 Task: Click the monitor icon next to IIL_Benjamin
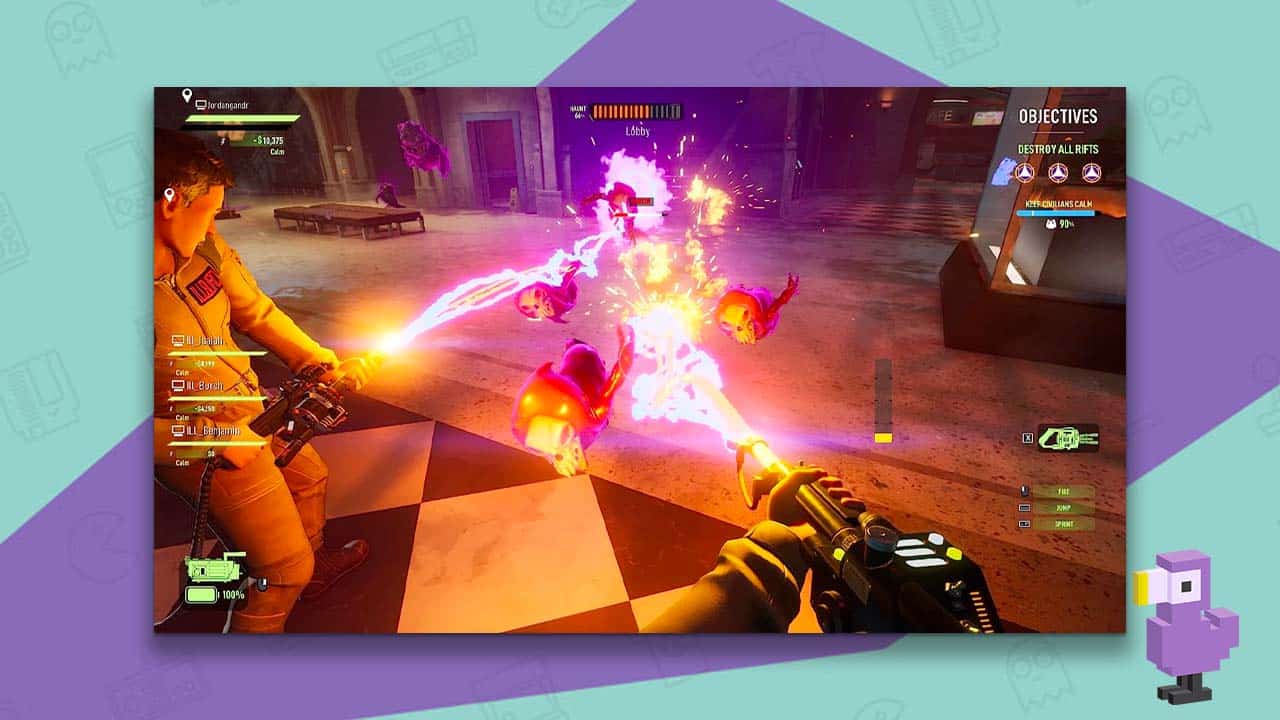click(178, 430)
